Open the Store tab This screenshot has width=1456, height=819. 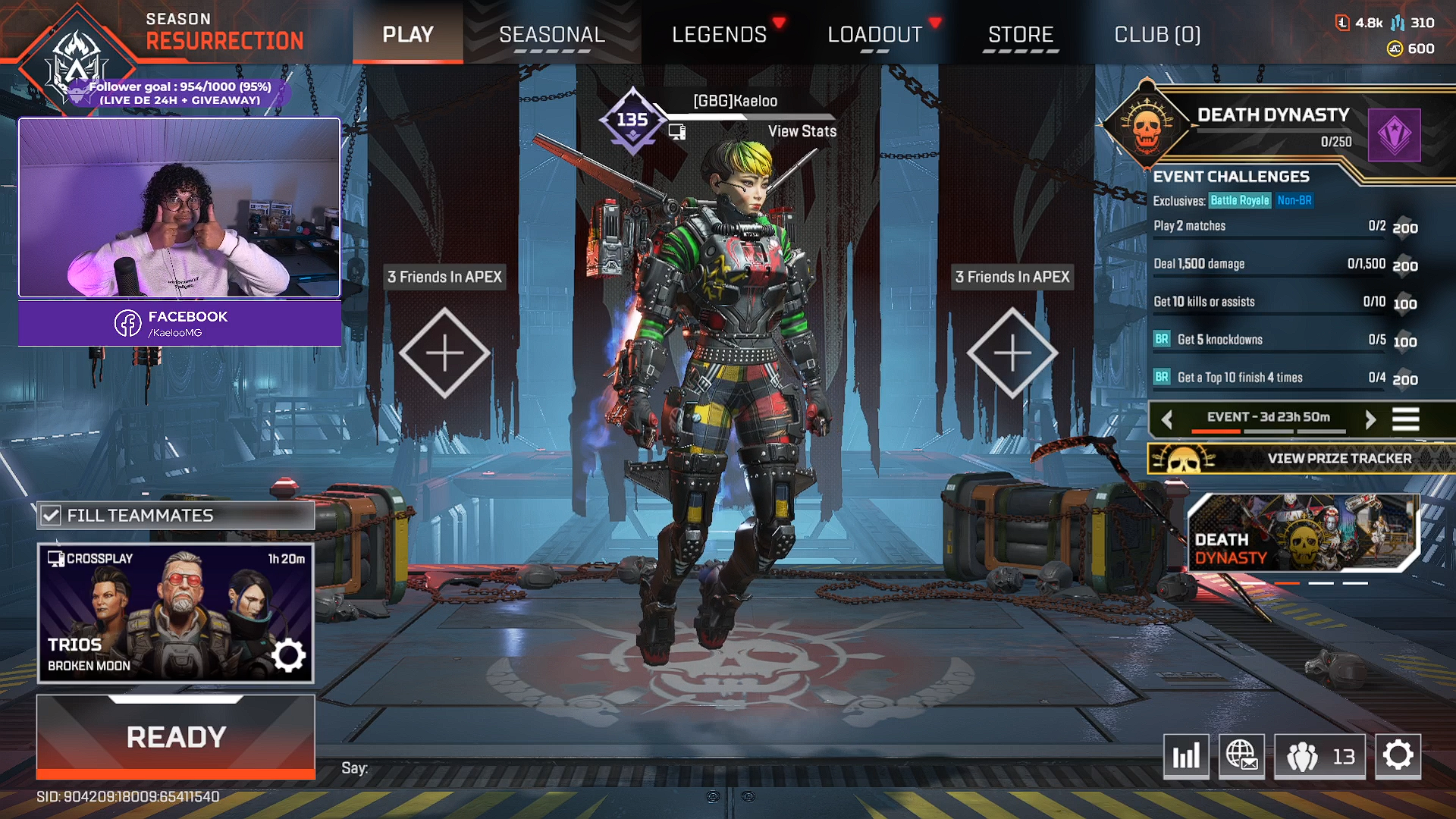pos(1020,35)
